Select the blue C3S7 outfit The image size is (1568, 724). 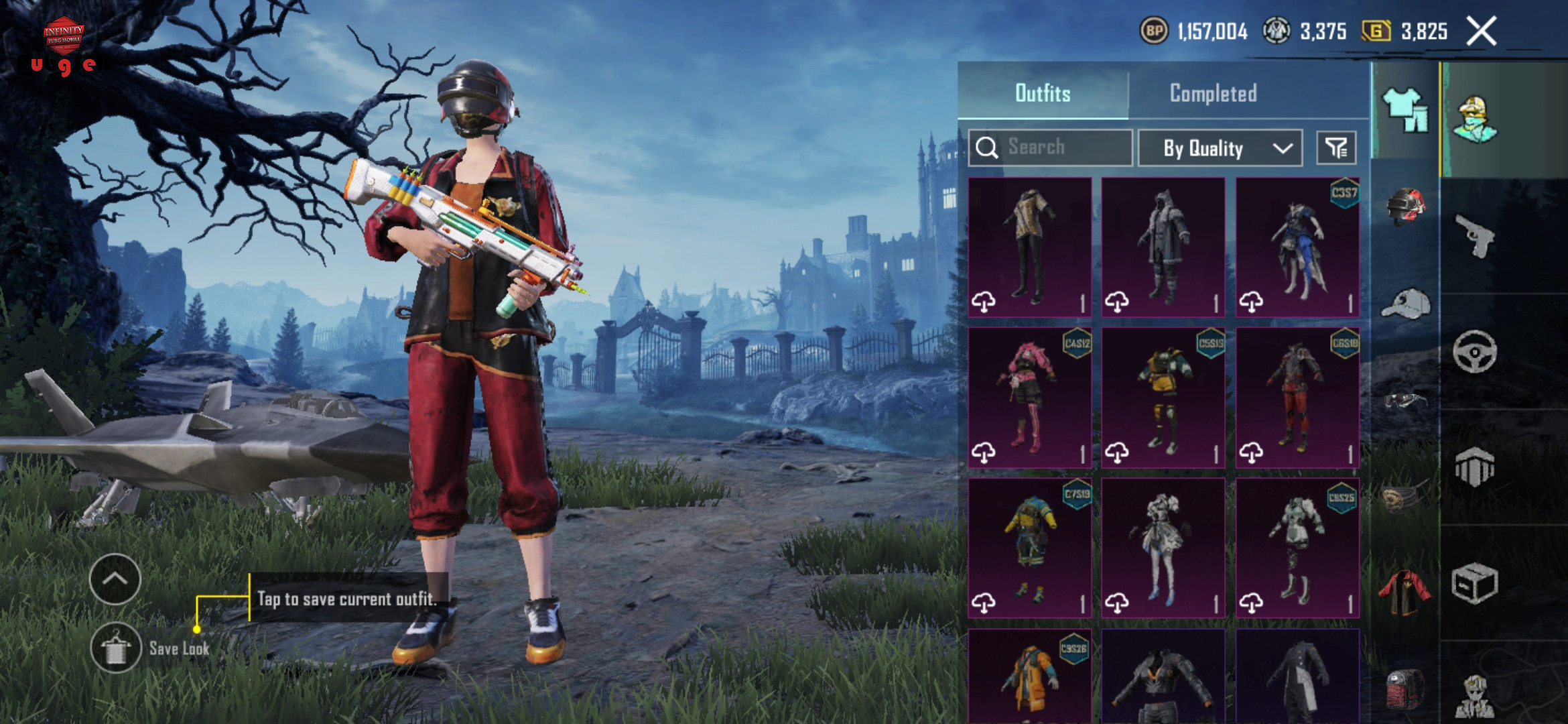click(1297, 247)
